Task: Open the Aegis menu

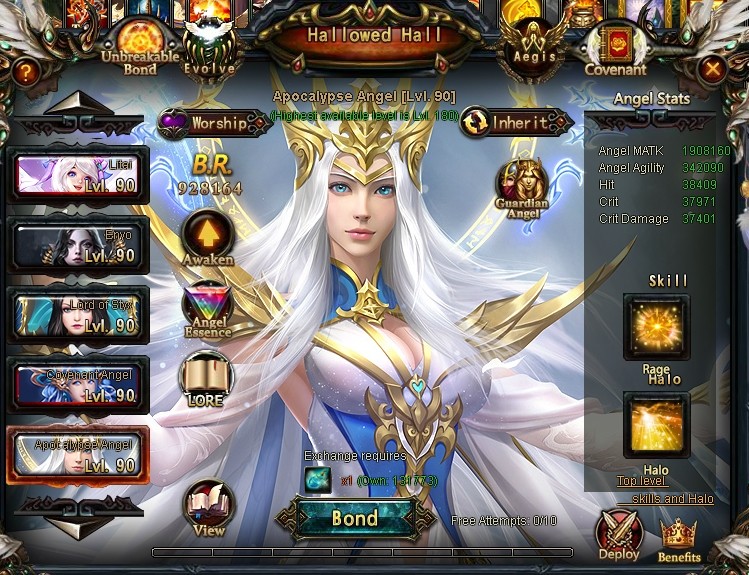Action: [x=531, y=47]
